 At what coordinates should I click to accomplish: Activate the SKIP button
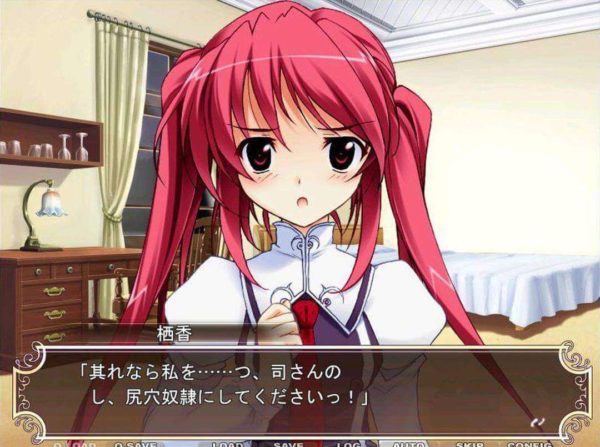pyautogui.click(x=470, y=443)
